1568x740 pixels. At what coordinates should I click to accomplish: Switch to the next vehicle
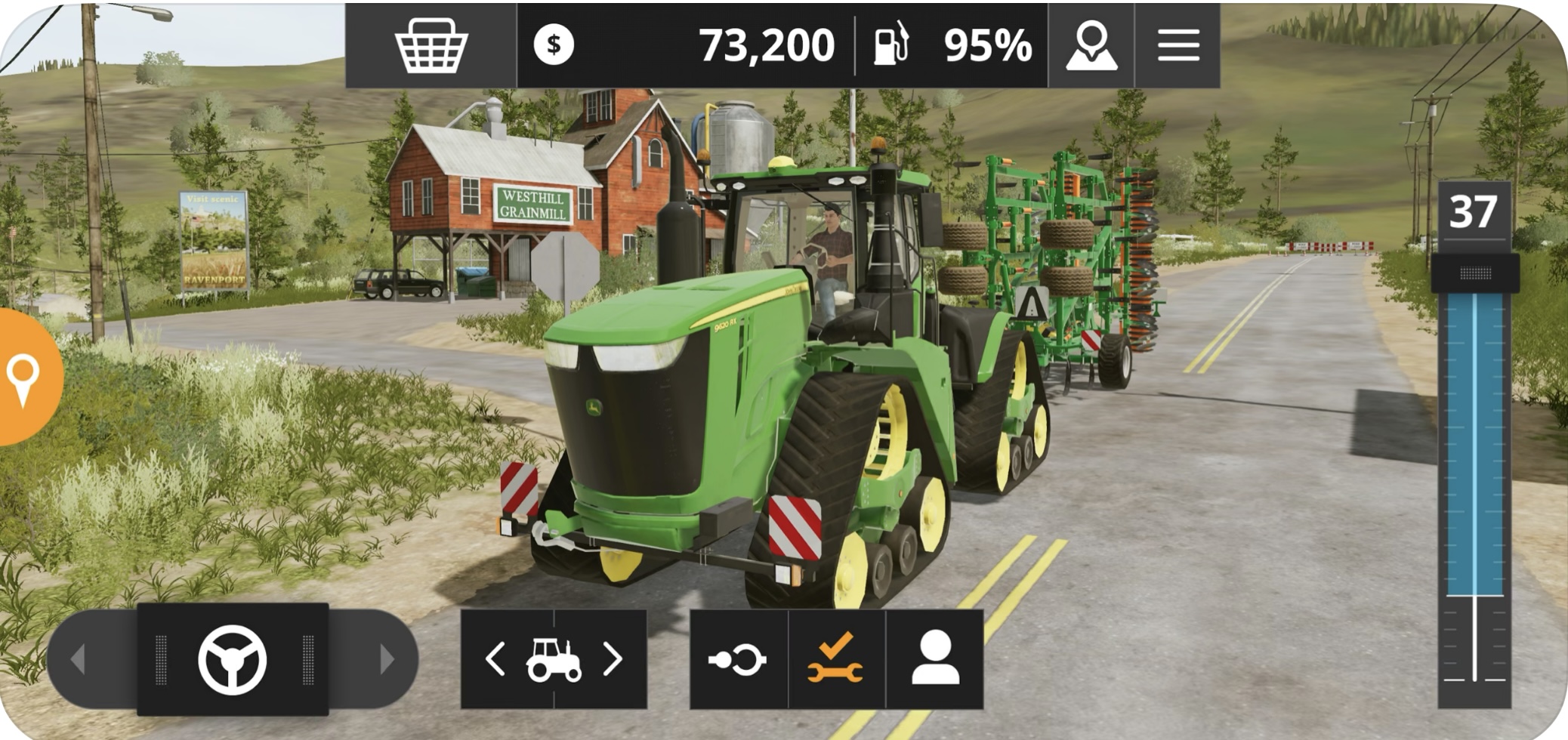(x=613, y=659)
